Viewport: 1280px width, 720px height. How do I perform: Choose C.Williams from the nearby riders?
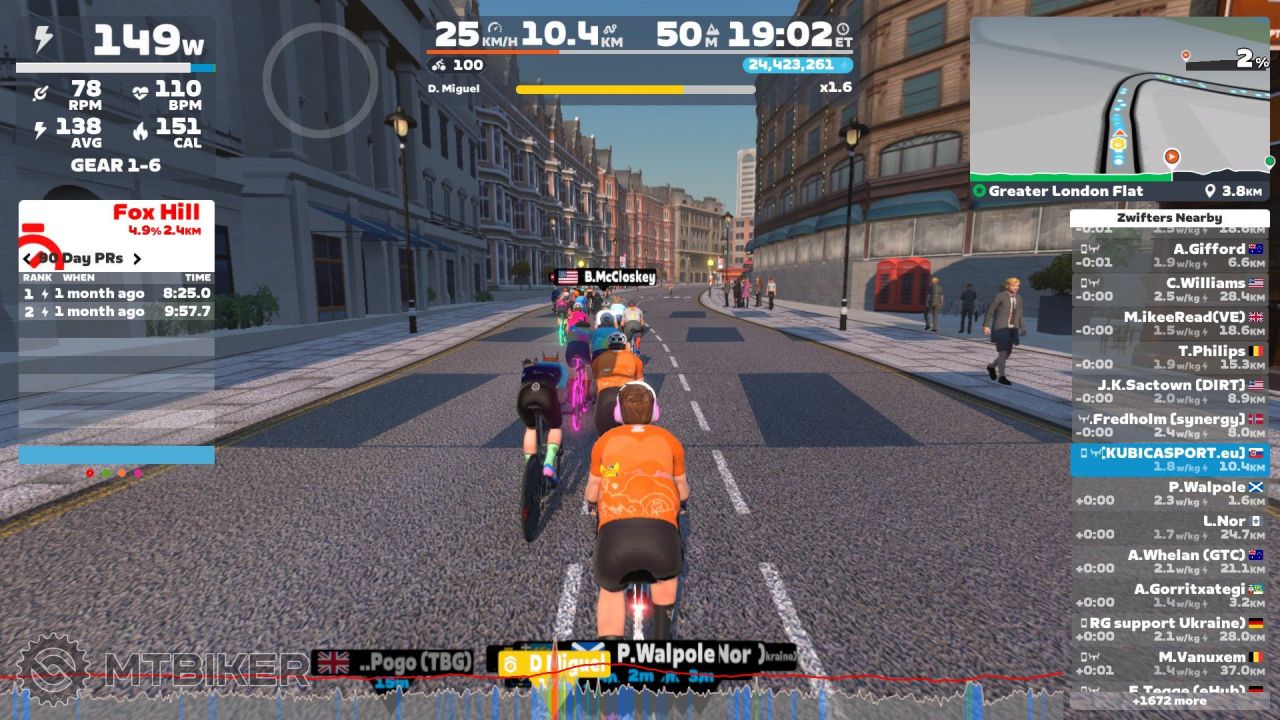coord(1169,290)
